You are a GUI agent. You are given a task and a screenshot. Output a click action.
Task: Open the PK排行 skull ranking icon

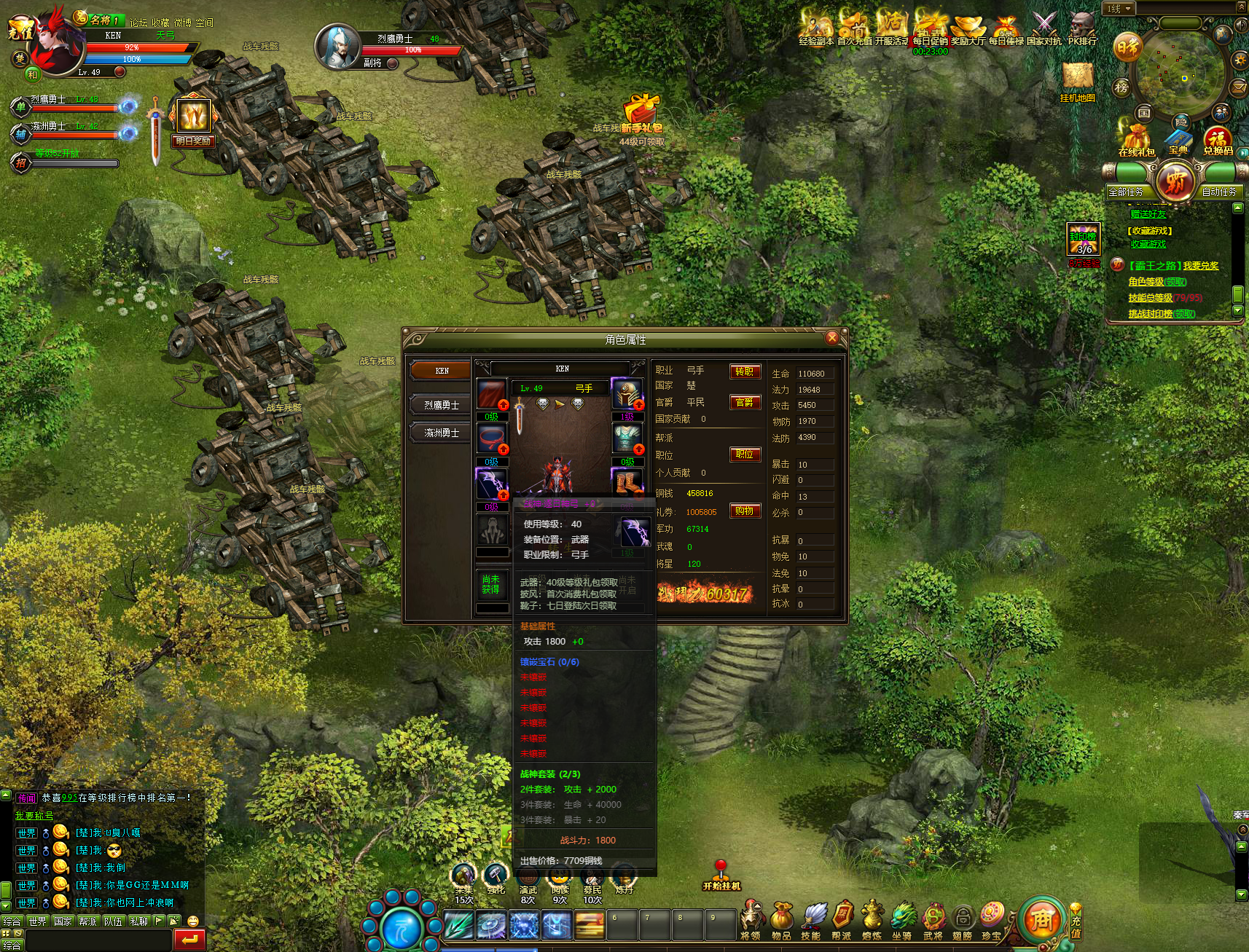coord(1082,28)
